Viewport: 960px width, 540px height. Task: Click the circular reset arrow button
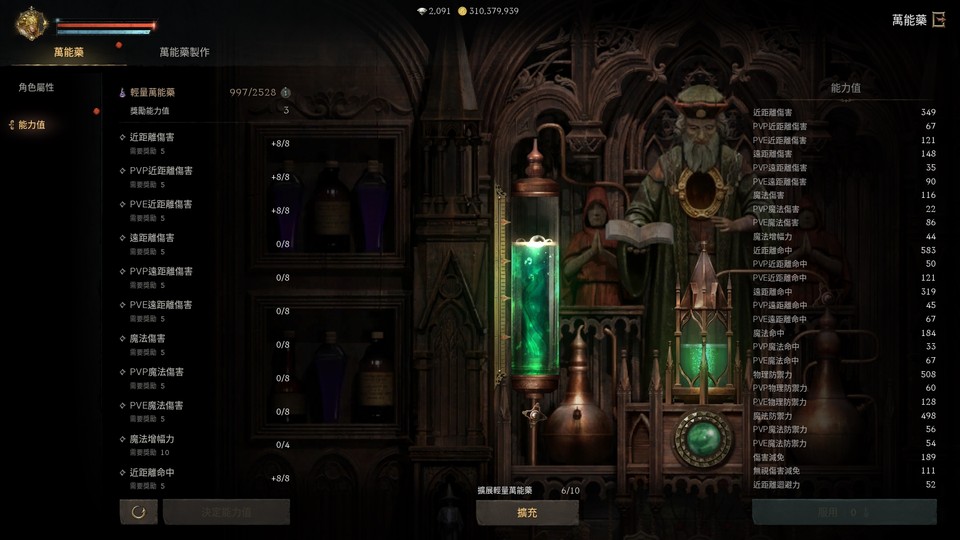tap(138, 512)
